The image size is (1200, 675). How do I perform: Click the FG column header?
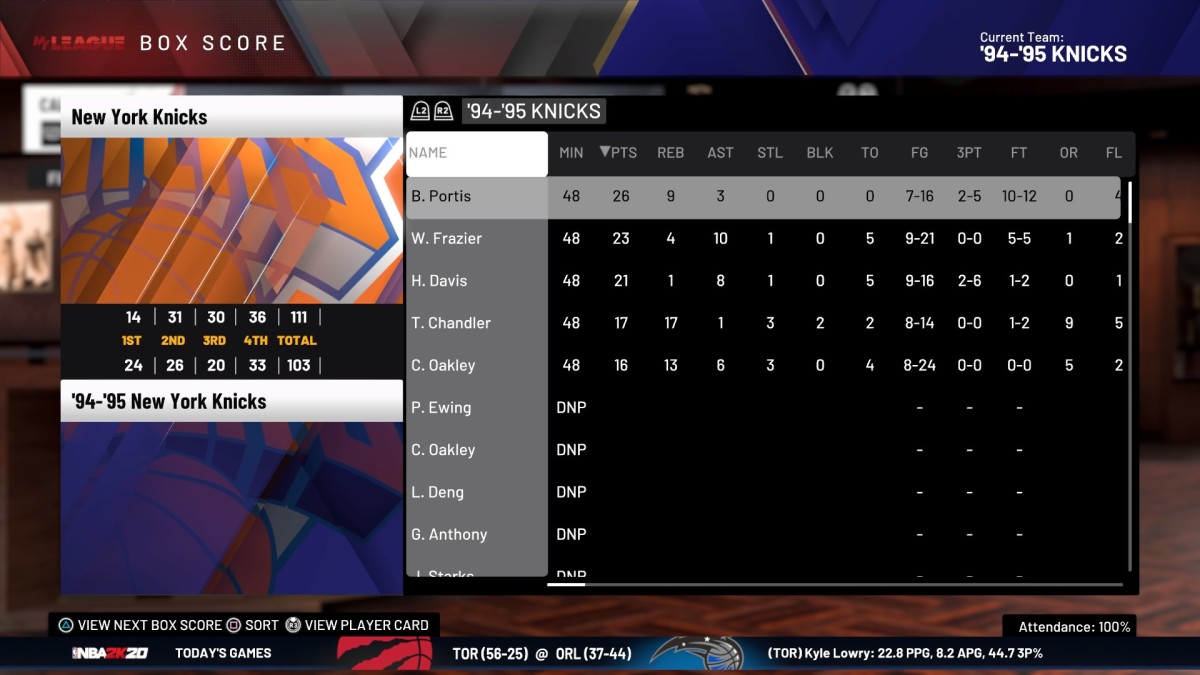coord(919,153)
